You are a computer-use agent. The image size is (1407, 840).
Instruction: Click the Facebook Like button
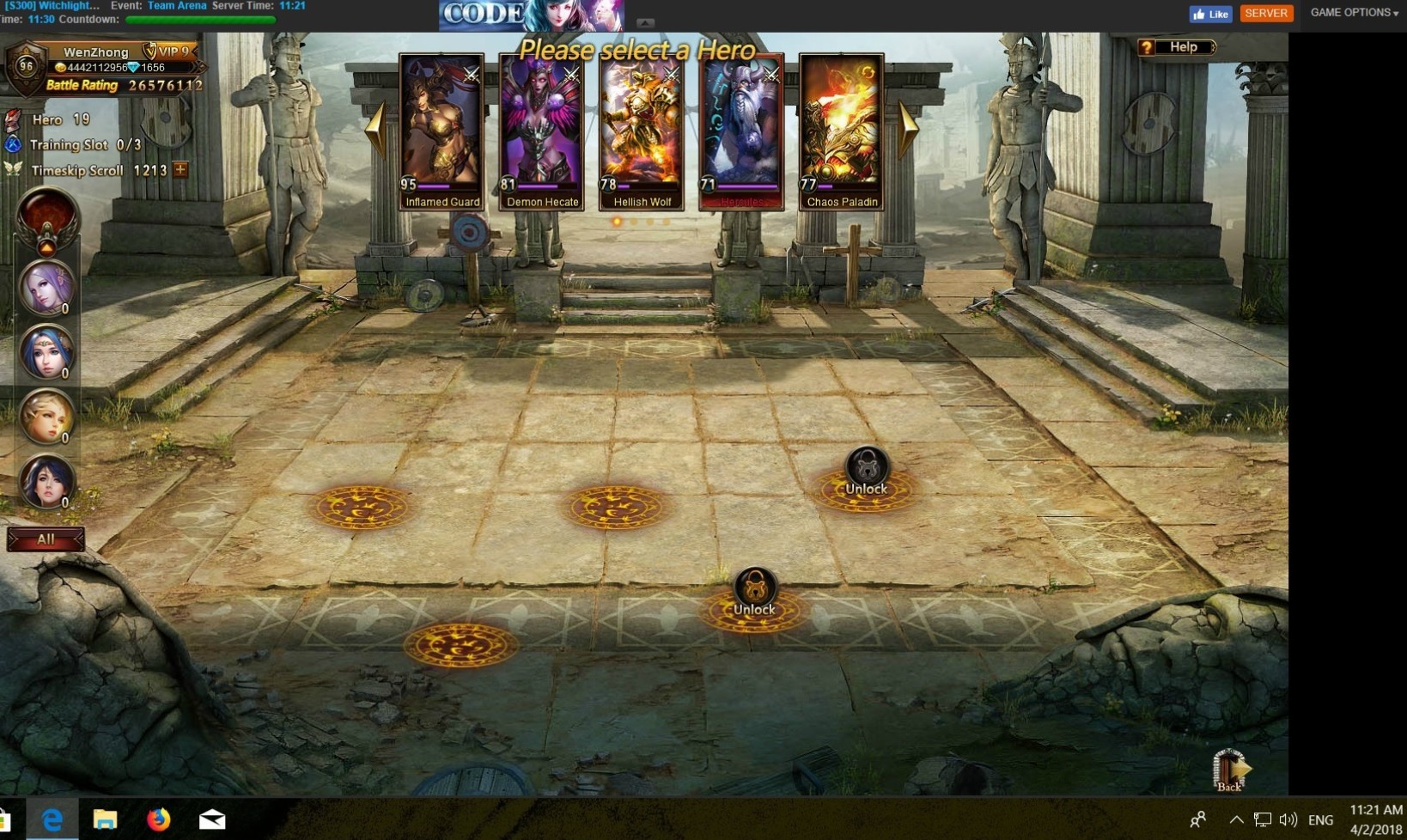[1210, 14]
